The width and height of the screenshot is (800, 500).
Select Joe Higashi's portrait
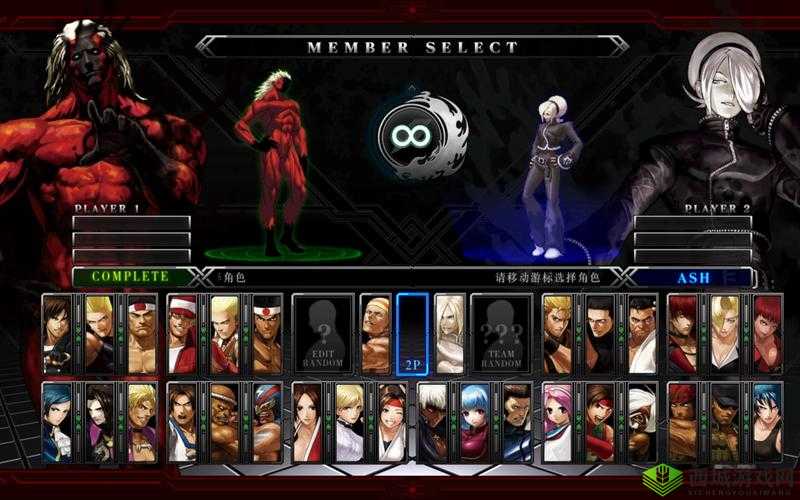point(267,333)
